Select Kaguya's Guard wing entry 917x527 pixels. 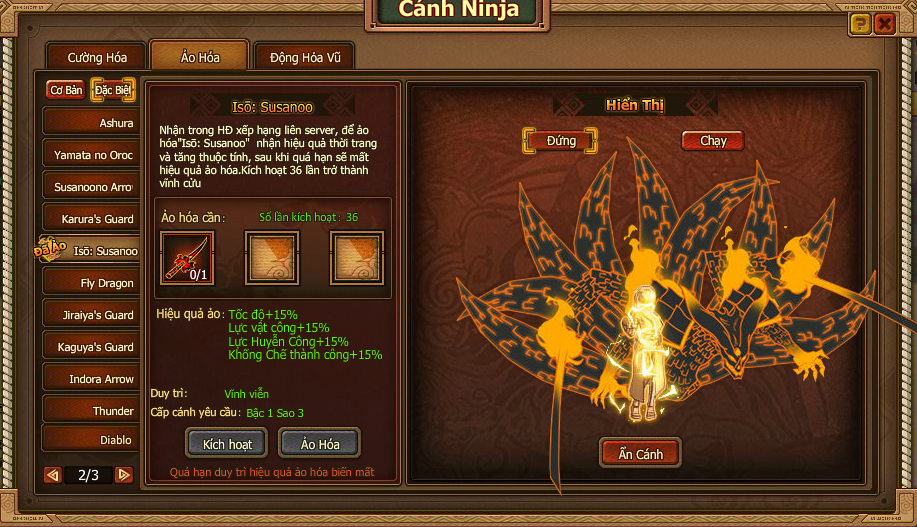(90, 347)
